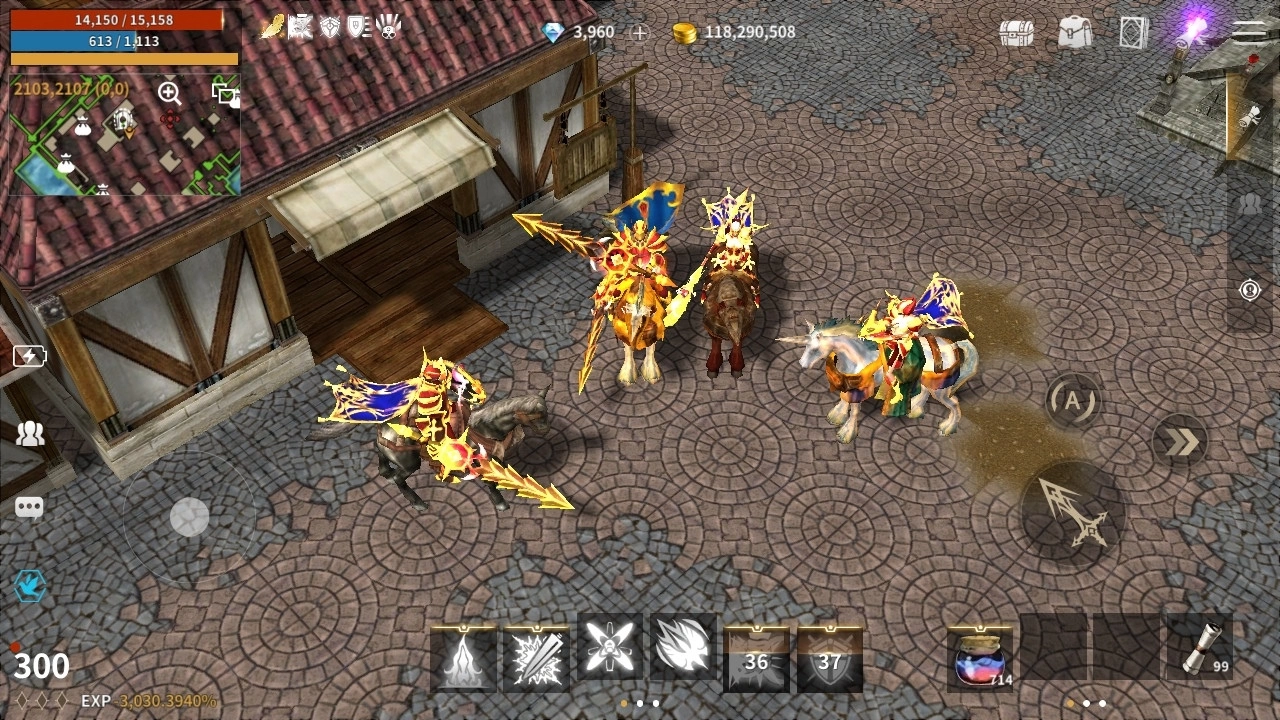Add diamonds with the plus button
The height and width of the screenshot is (720, 1280).
point(640,33)
